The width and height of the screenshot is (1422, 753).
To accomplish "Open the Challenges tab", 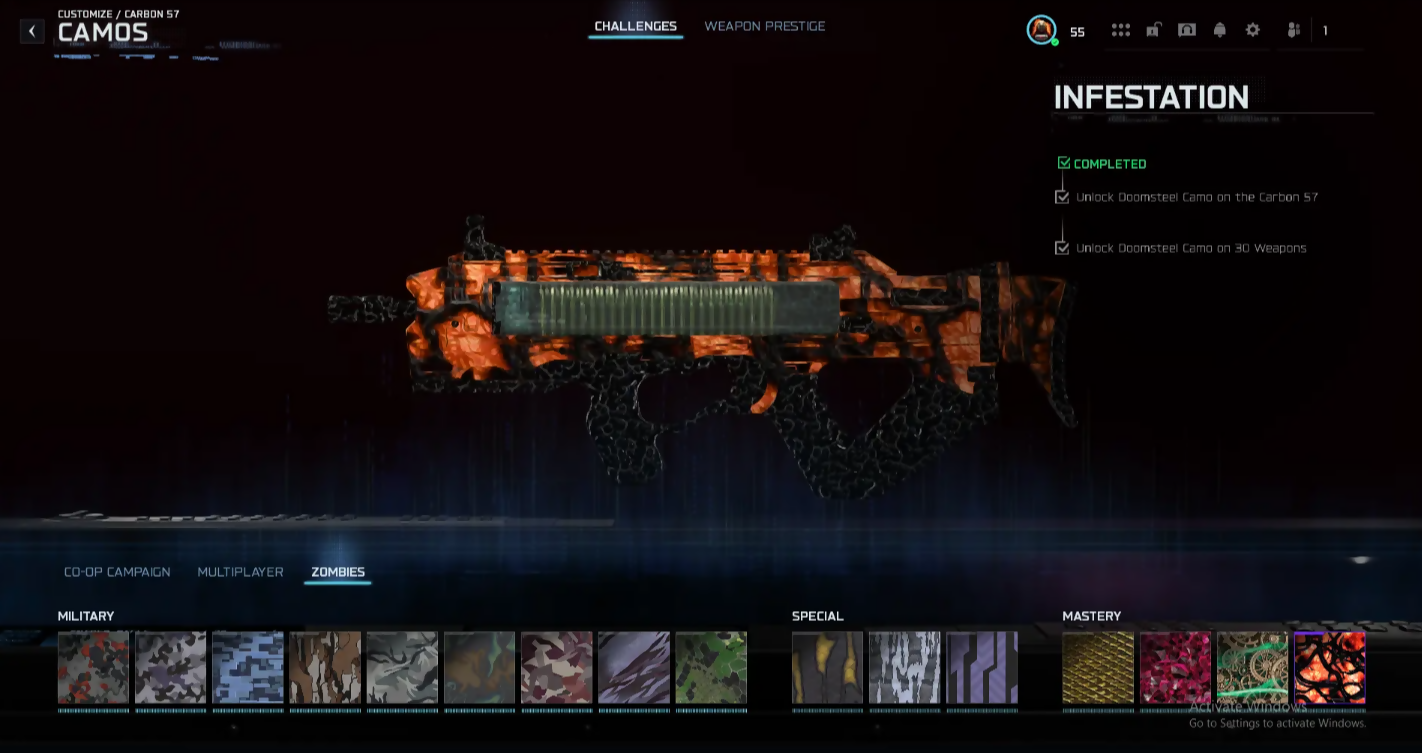I will tap(635, 26).
